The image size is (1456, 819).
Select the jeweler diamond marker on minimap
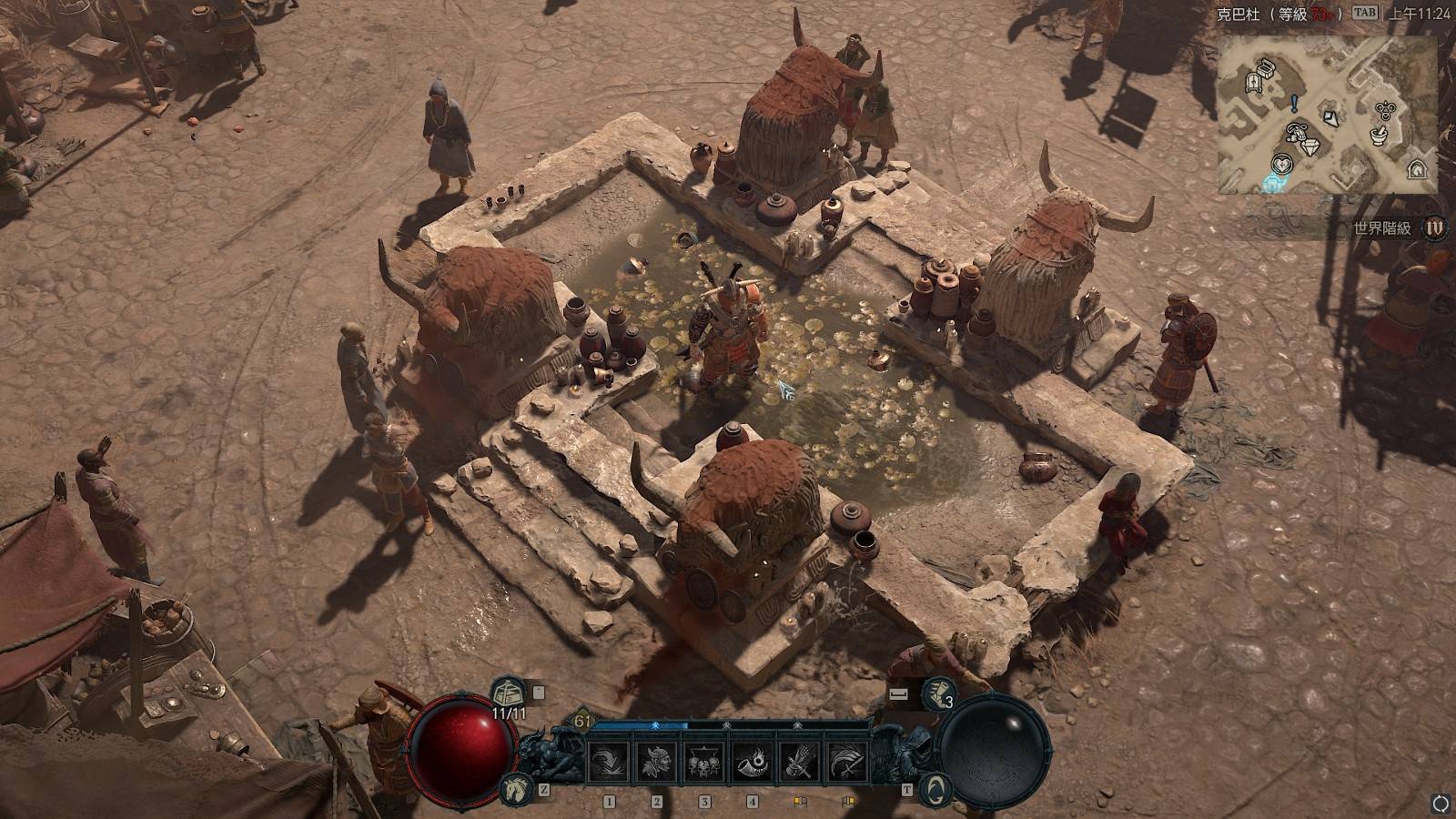click(x=1310, y=146)
